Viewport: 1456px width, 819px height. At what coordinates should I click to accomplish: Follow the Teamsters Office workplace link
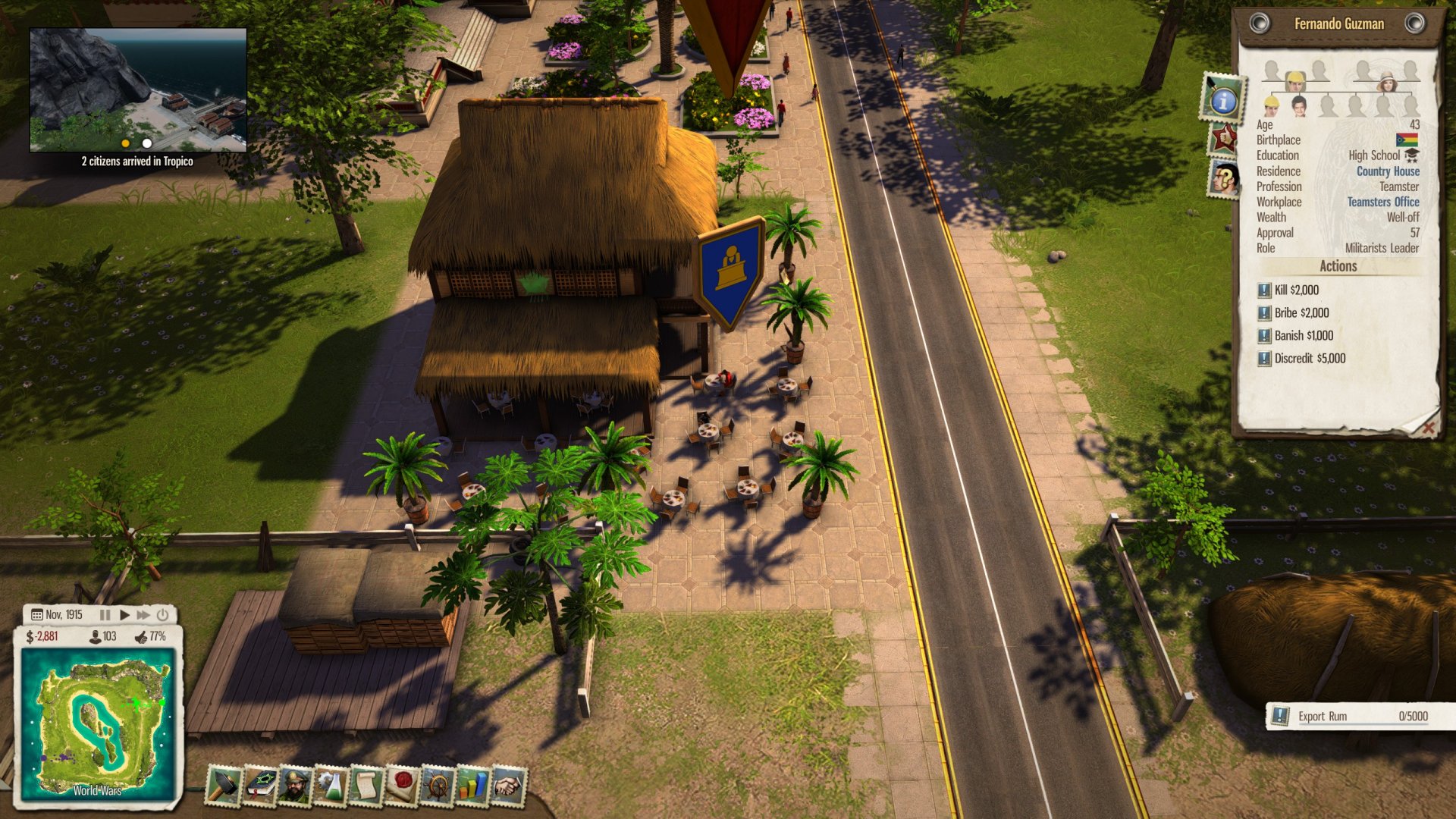1383,202
